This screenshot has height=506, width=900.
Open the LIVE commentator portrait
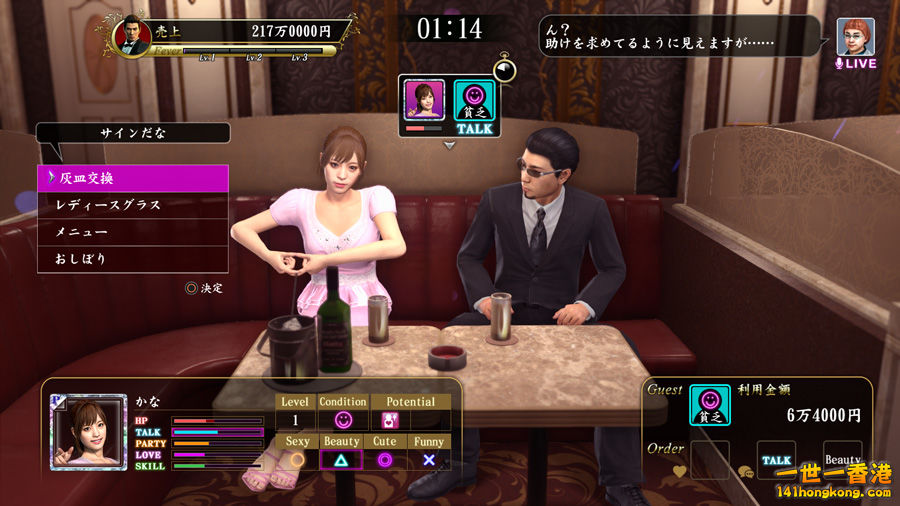(x=855, y=37)
